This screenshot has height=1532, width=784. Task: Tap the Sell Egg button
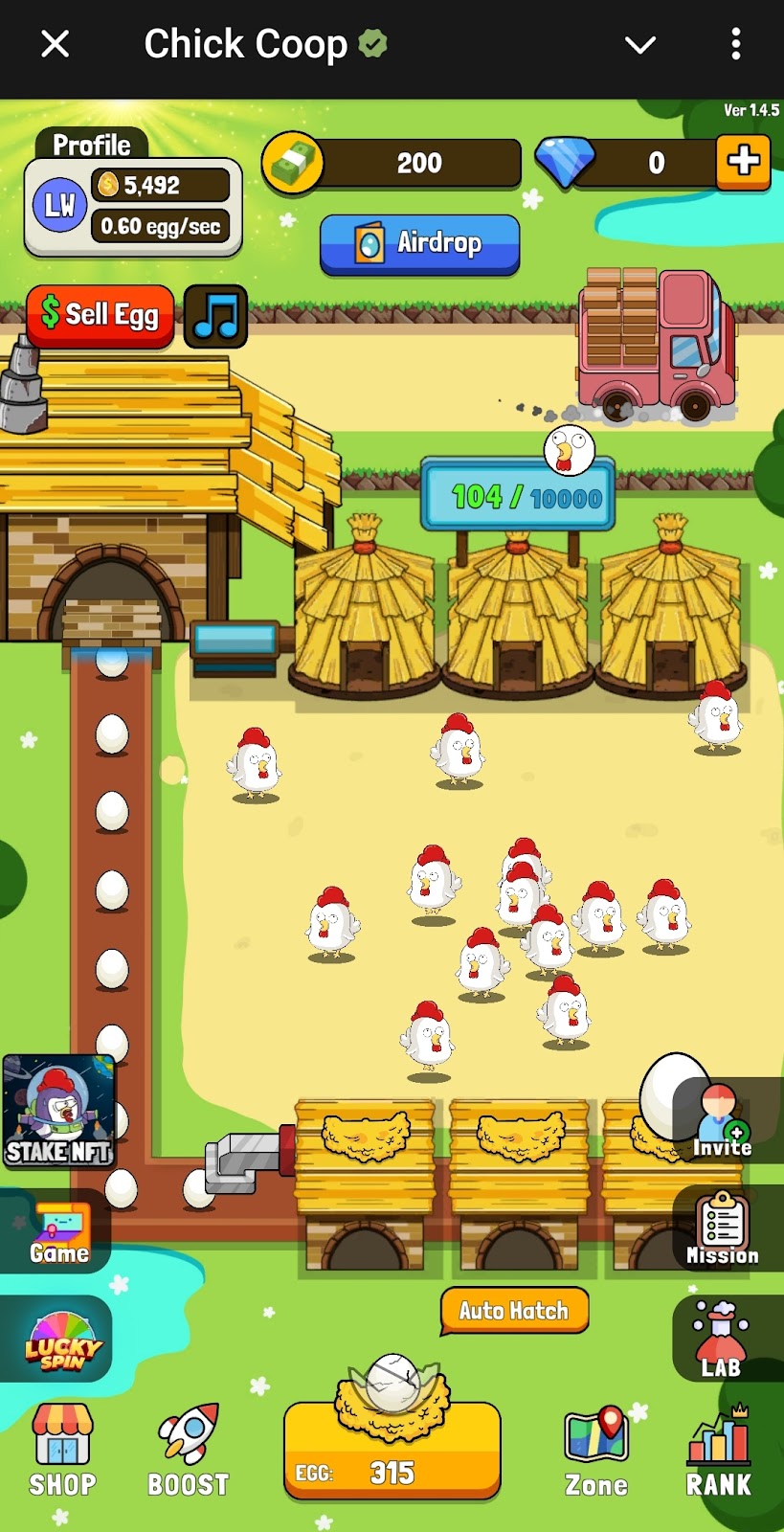[101, 315]
